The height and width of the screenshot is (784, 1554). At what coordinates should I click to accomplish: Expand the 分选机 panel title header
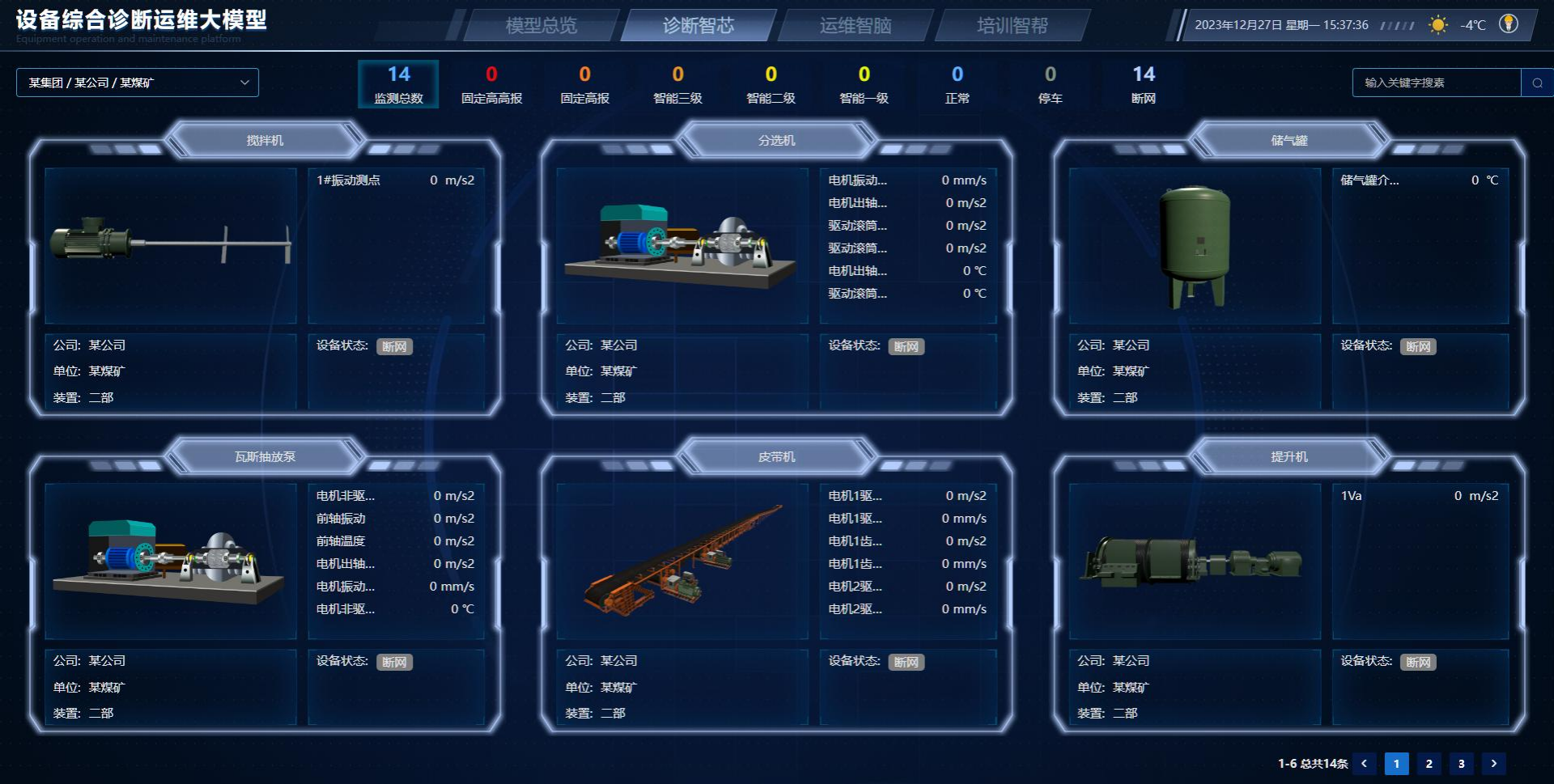tap(778, 139)
